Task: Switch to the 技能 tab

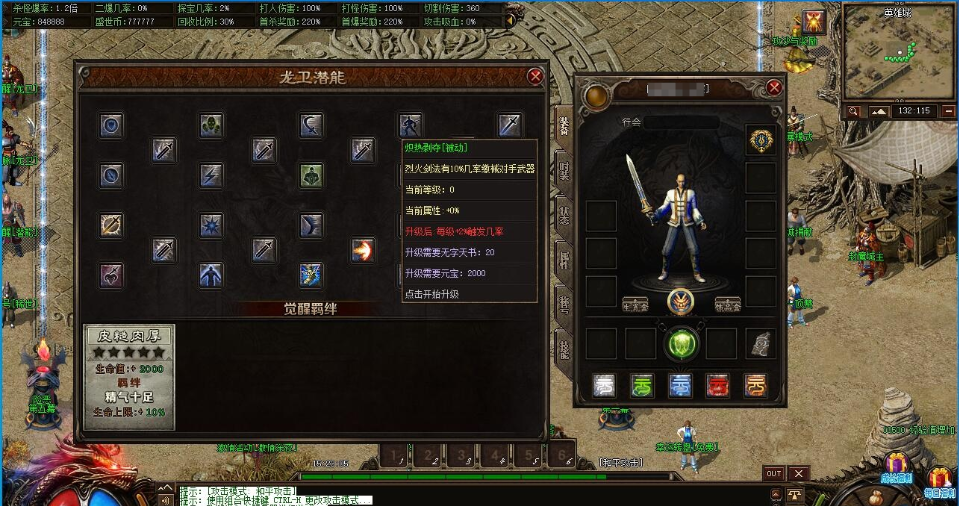Action: [x=564, y=348]
